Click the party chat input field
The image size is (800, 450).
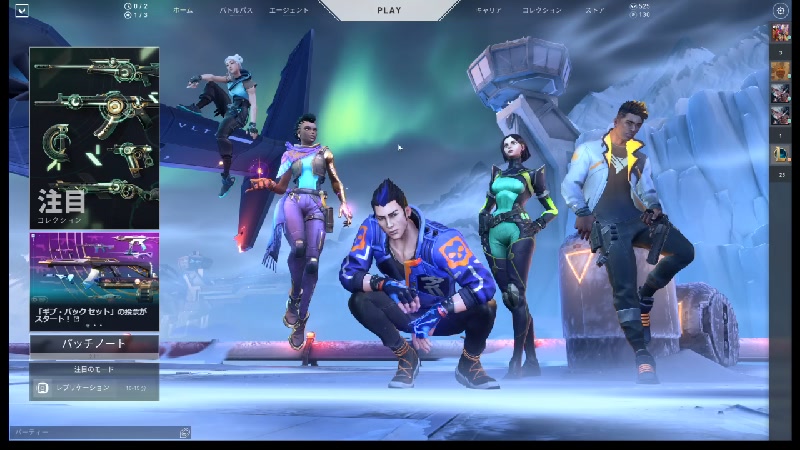[95, 433]
